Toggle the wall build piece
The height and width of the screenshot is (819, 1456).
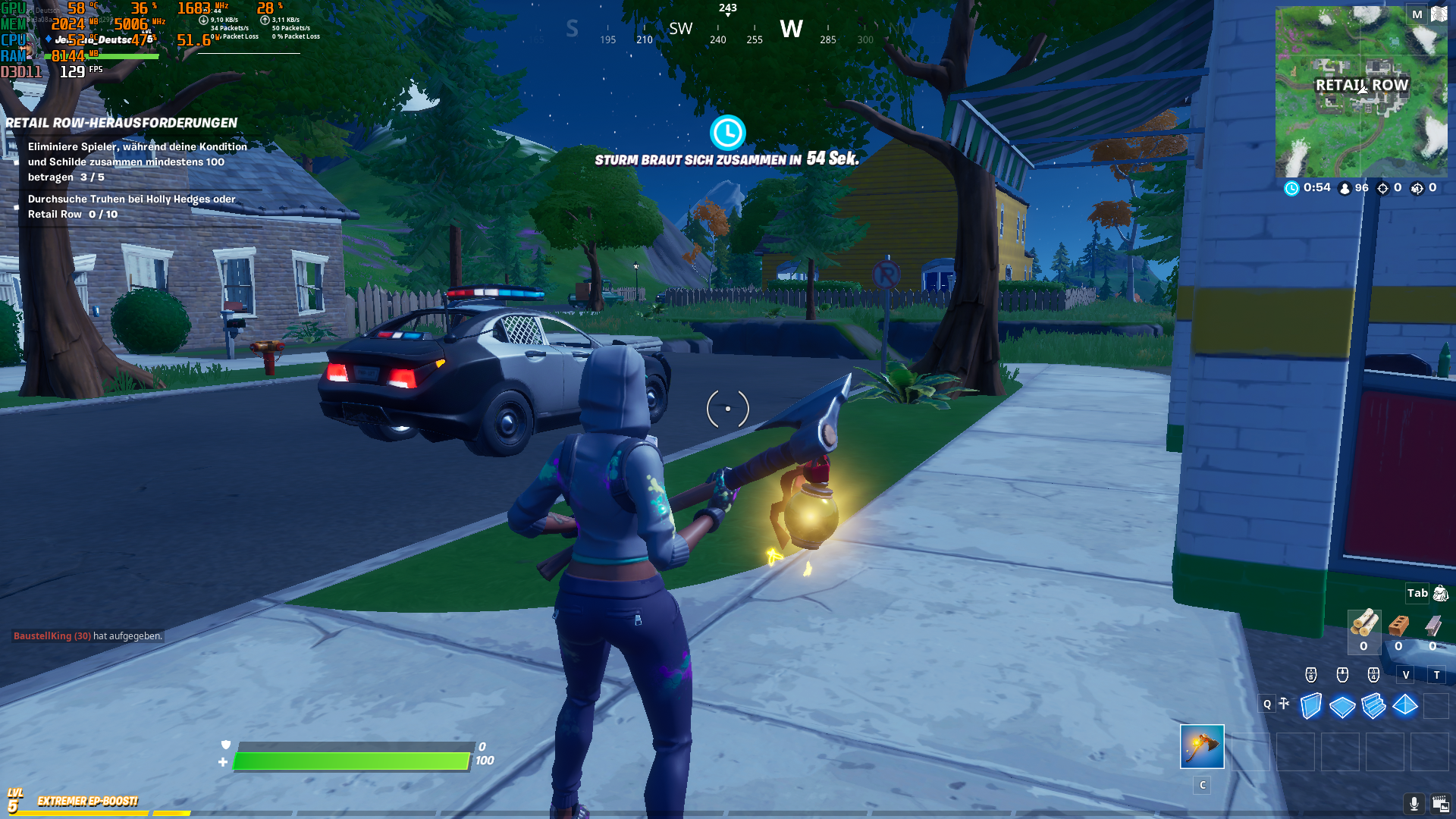pos(1310,706)
